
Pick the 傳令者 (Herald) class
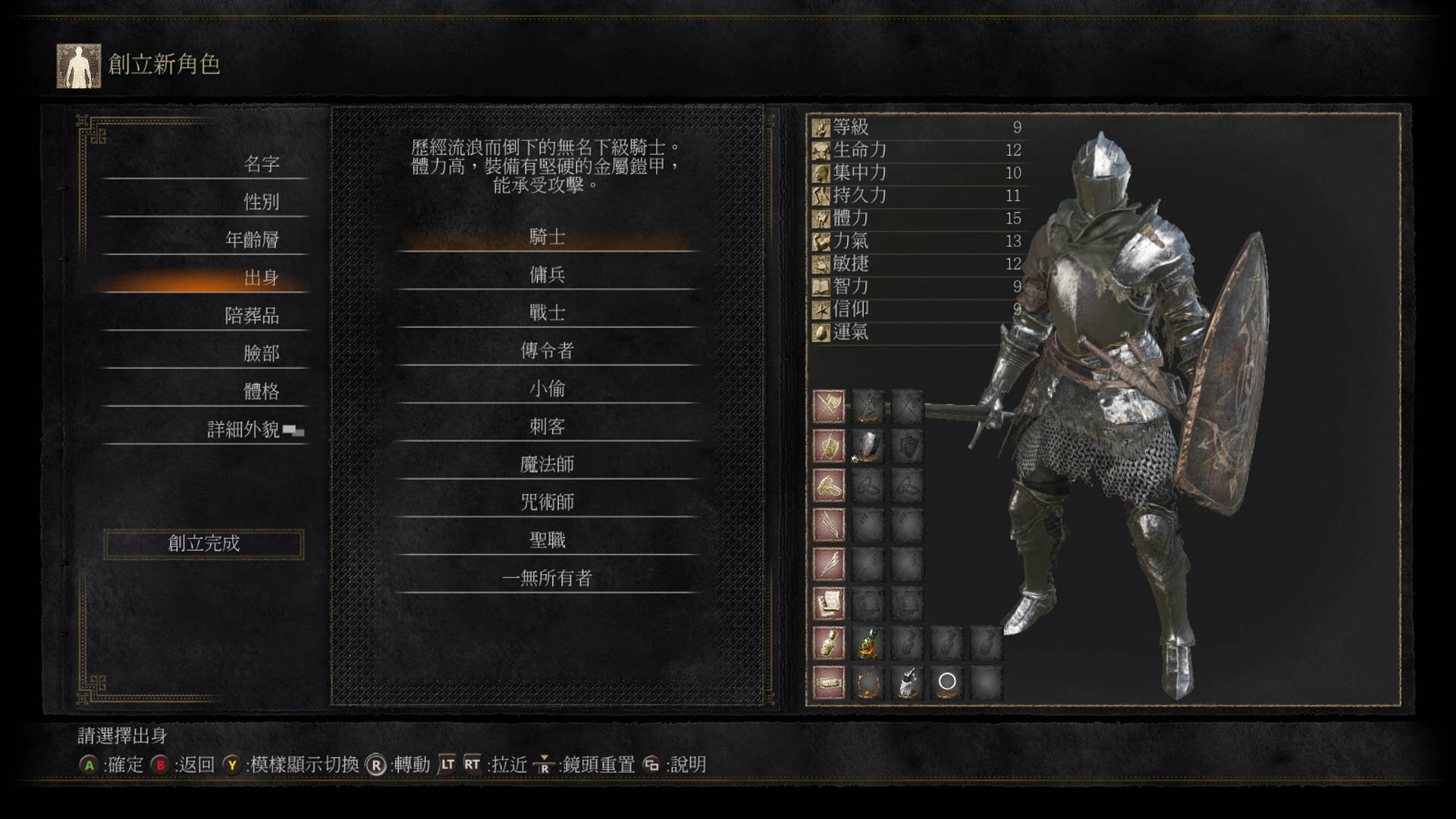[x=547, y=350]
